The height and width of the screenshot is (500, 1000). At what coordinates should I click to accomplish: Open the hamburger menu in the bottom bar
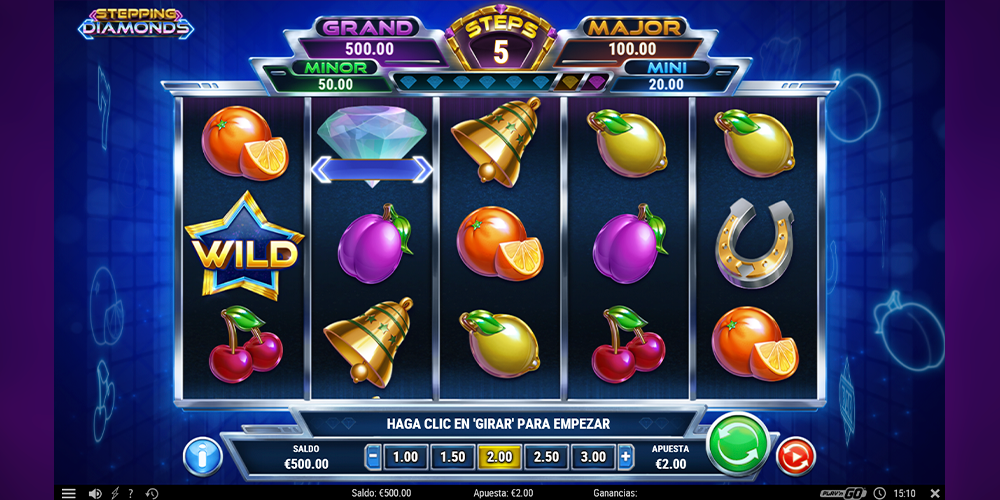(69, 493)
